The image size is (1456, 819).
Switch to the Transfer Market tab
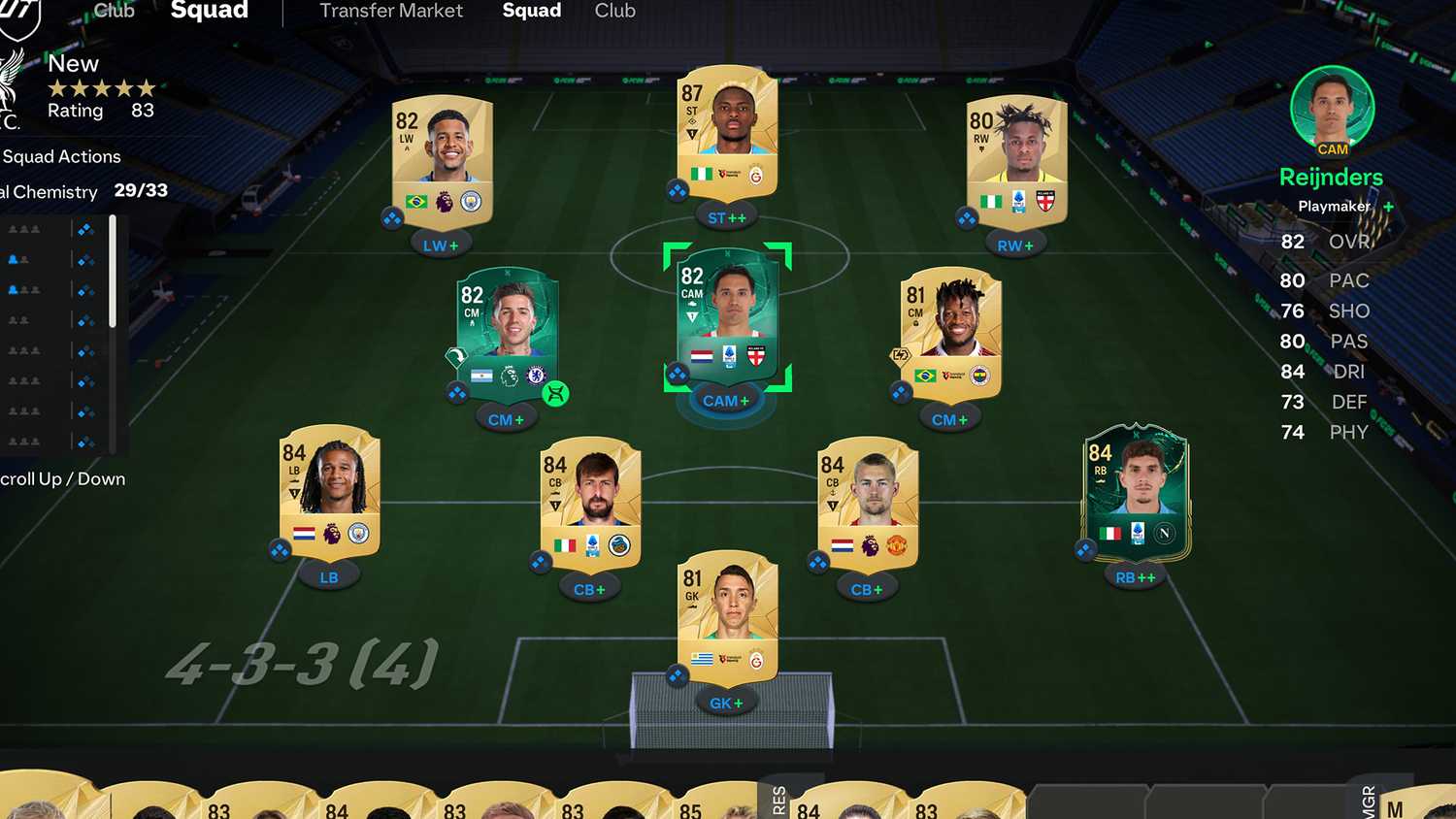coord(391,12)
